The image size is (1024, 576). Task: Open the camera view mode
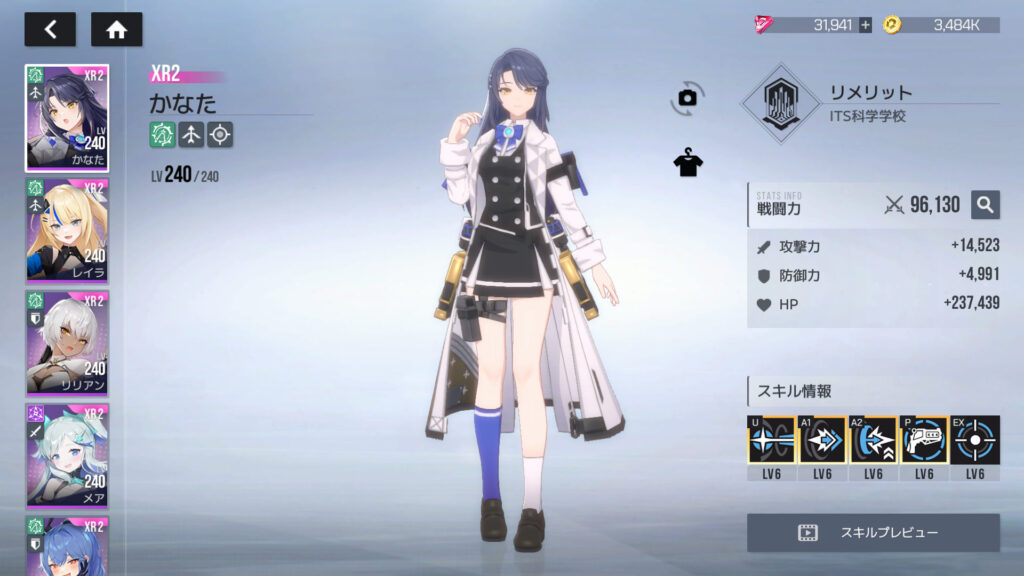(687, 97)
